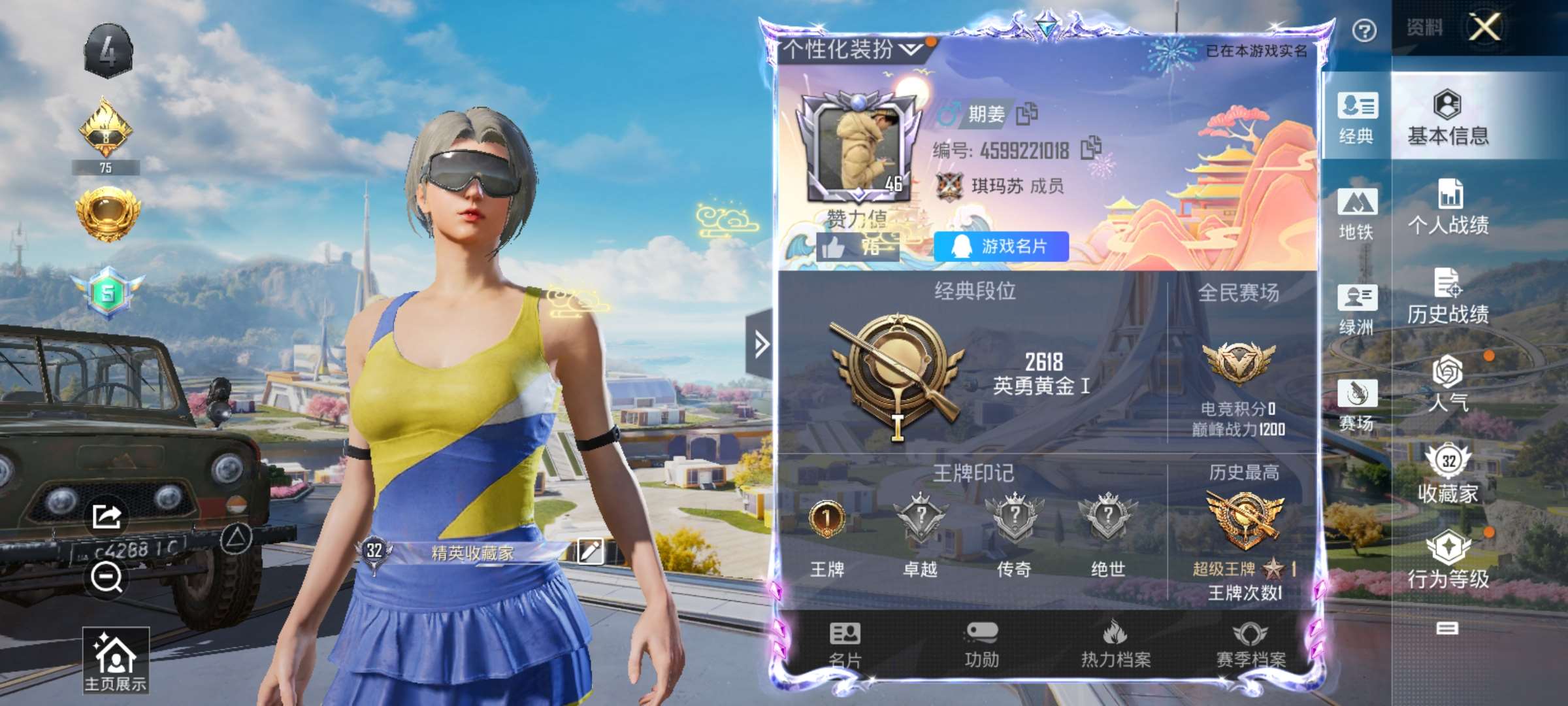This screenshot has height=706, width=1568.
Task: View the 赛季档案 section
Action: click(x=1250, y=645)
